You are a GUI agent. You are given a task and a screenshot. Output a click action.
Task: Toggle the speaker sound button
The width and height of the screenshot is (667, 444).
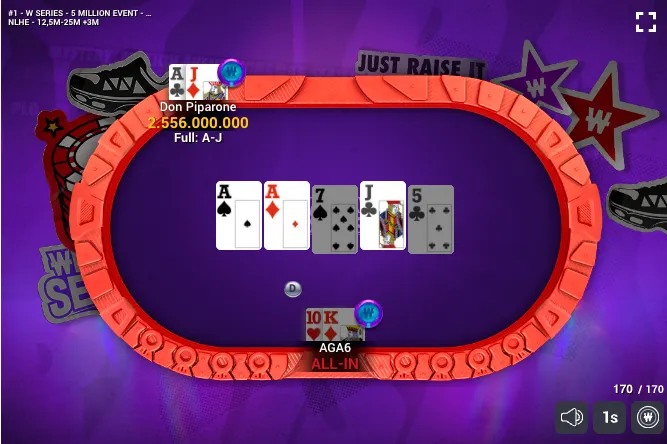[x=572, y=416]
